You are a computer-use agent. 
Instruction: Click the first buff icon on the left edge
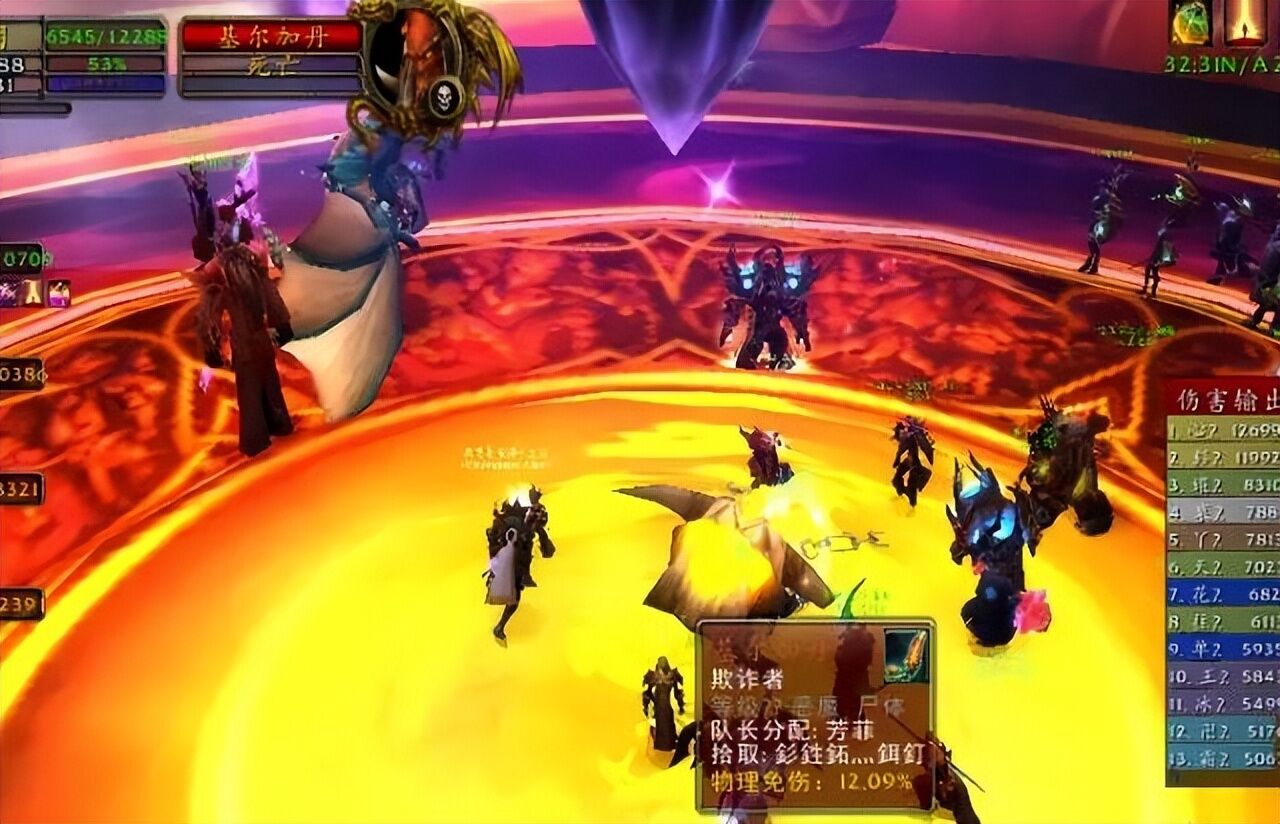[9, 293]
